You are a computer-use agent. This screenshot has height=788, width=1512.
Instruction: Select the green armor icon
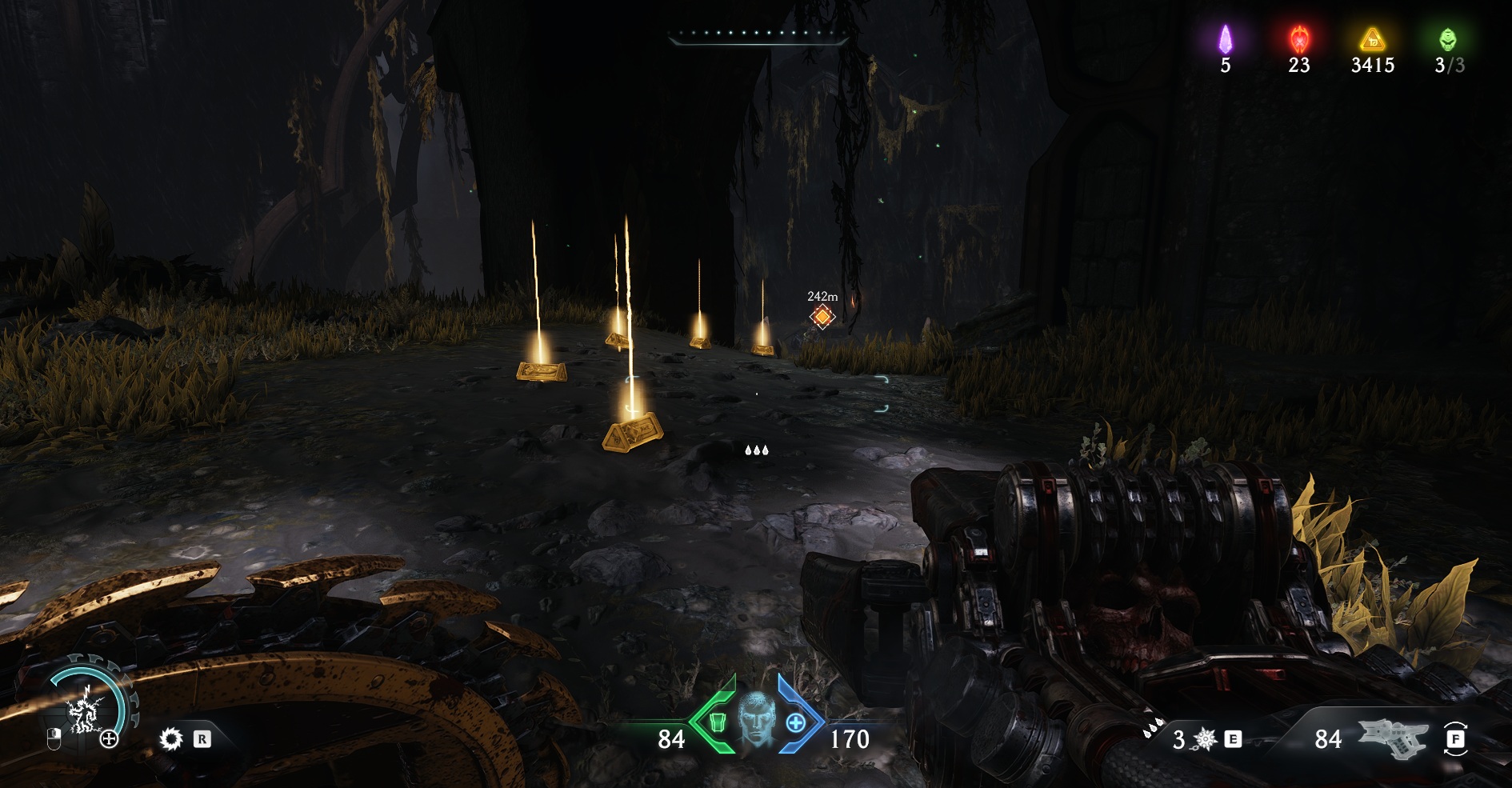716,722
